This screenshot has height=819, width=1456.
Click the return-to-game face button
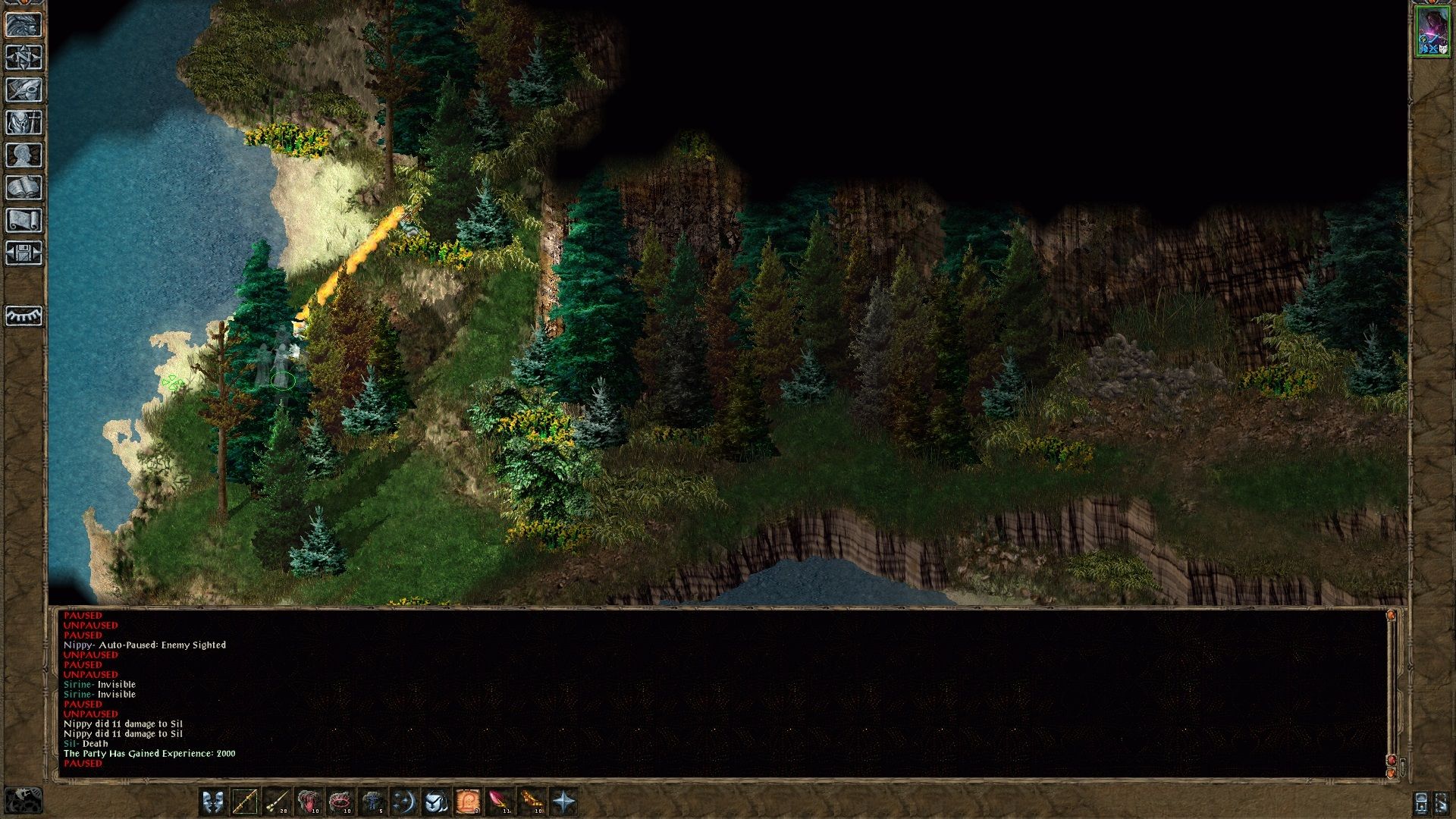click(24, 25)
